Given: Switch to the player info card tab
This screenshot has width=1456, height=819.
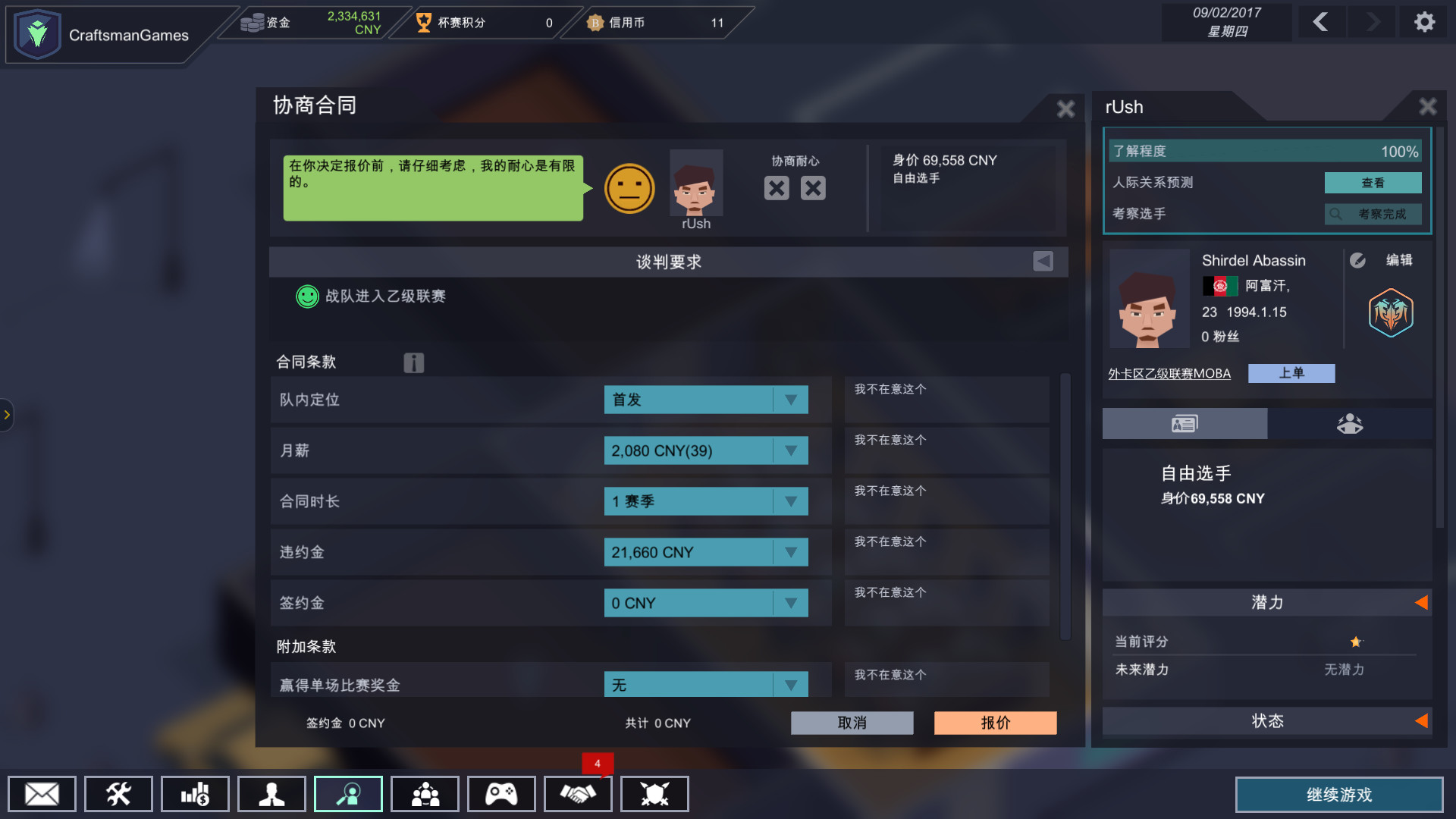Looking at the screenshot, I should (1183, 423).
